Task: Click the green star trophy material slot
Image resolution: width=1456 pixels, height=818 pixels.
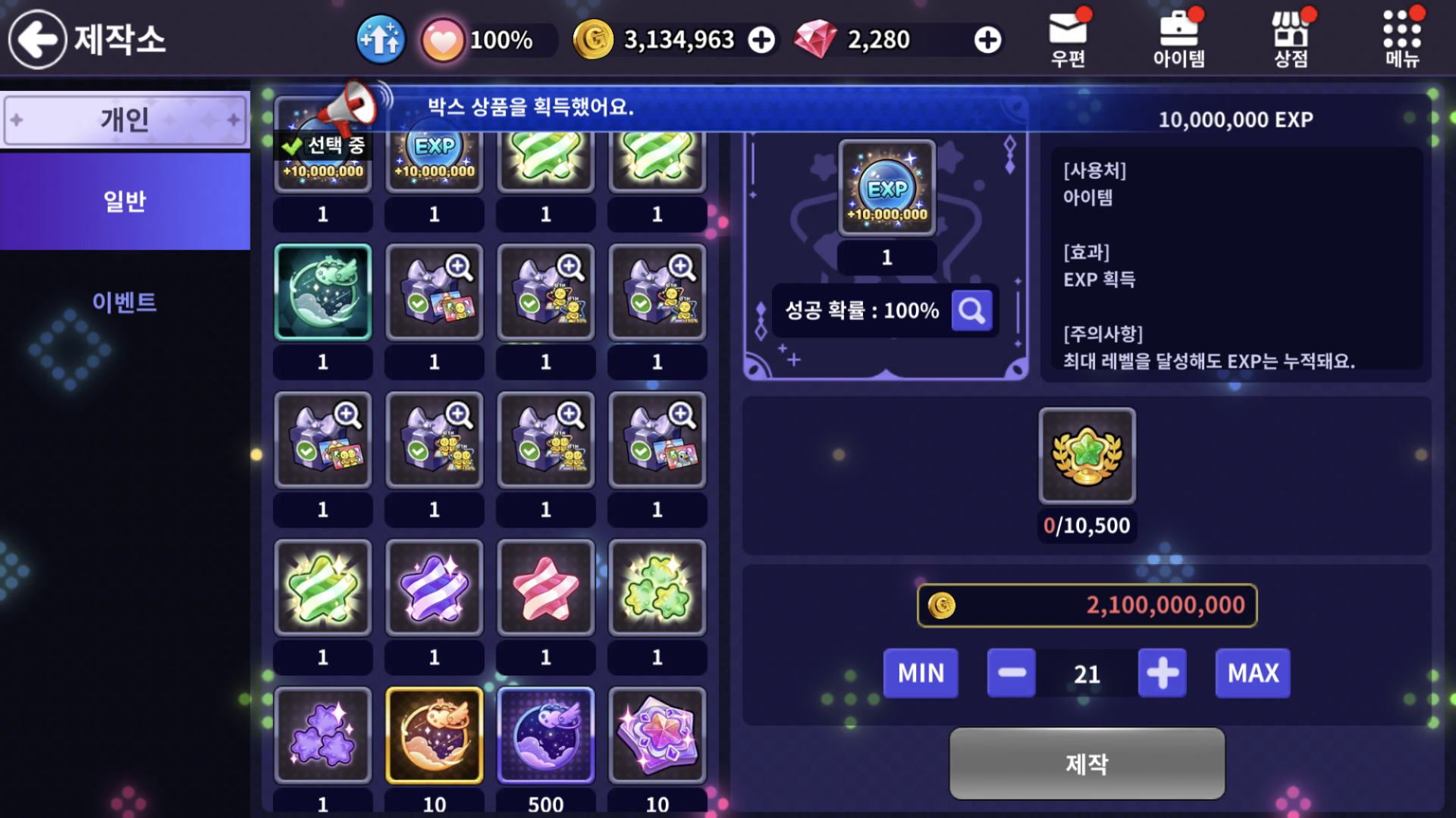Action: [1087, 456]
